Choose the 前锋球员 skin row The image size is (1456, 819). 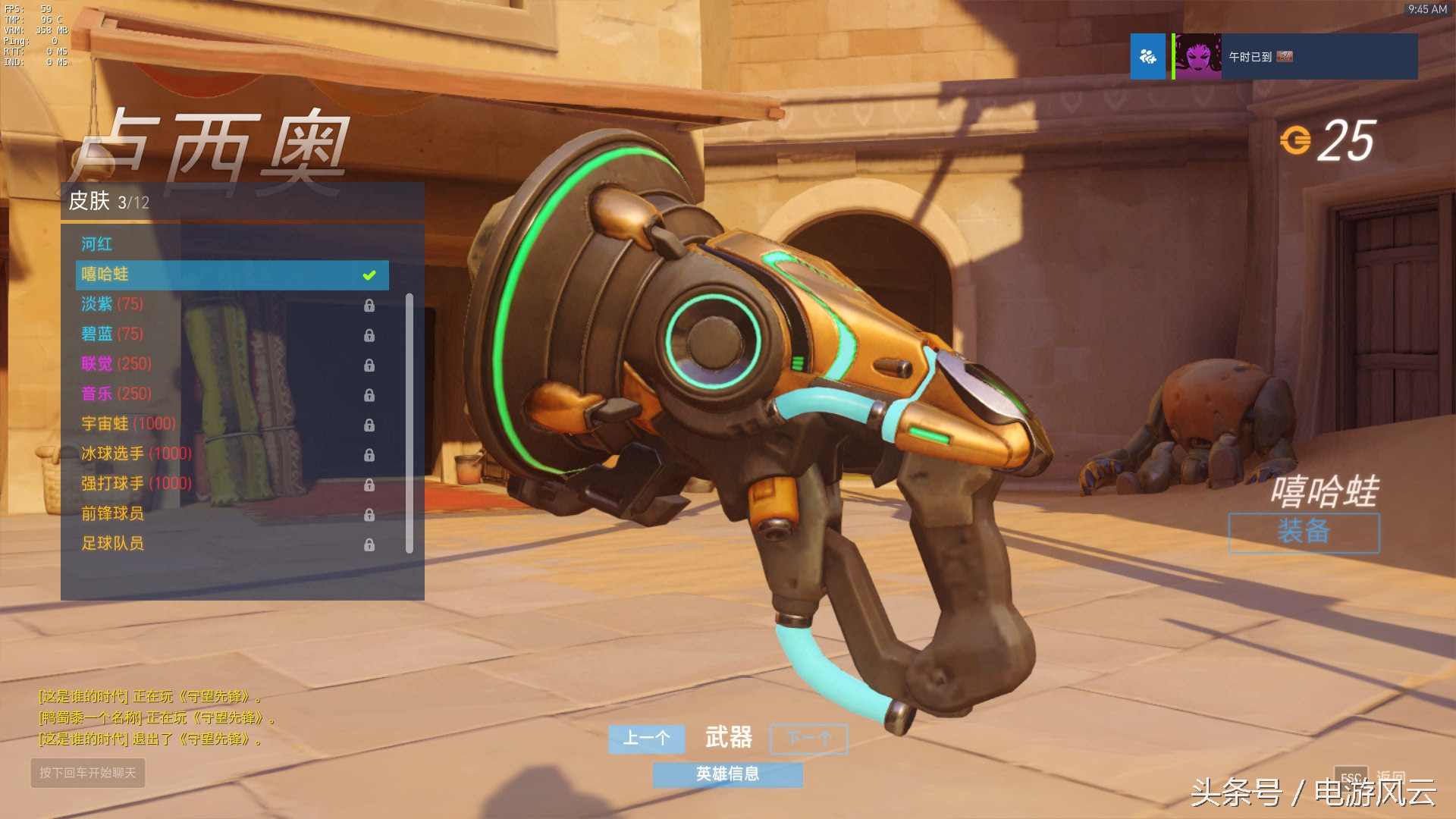point(113,513)
